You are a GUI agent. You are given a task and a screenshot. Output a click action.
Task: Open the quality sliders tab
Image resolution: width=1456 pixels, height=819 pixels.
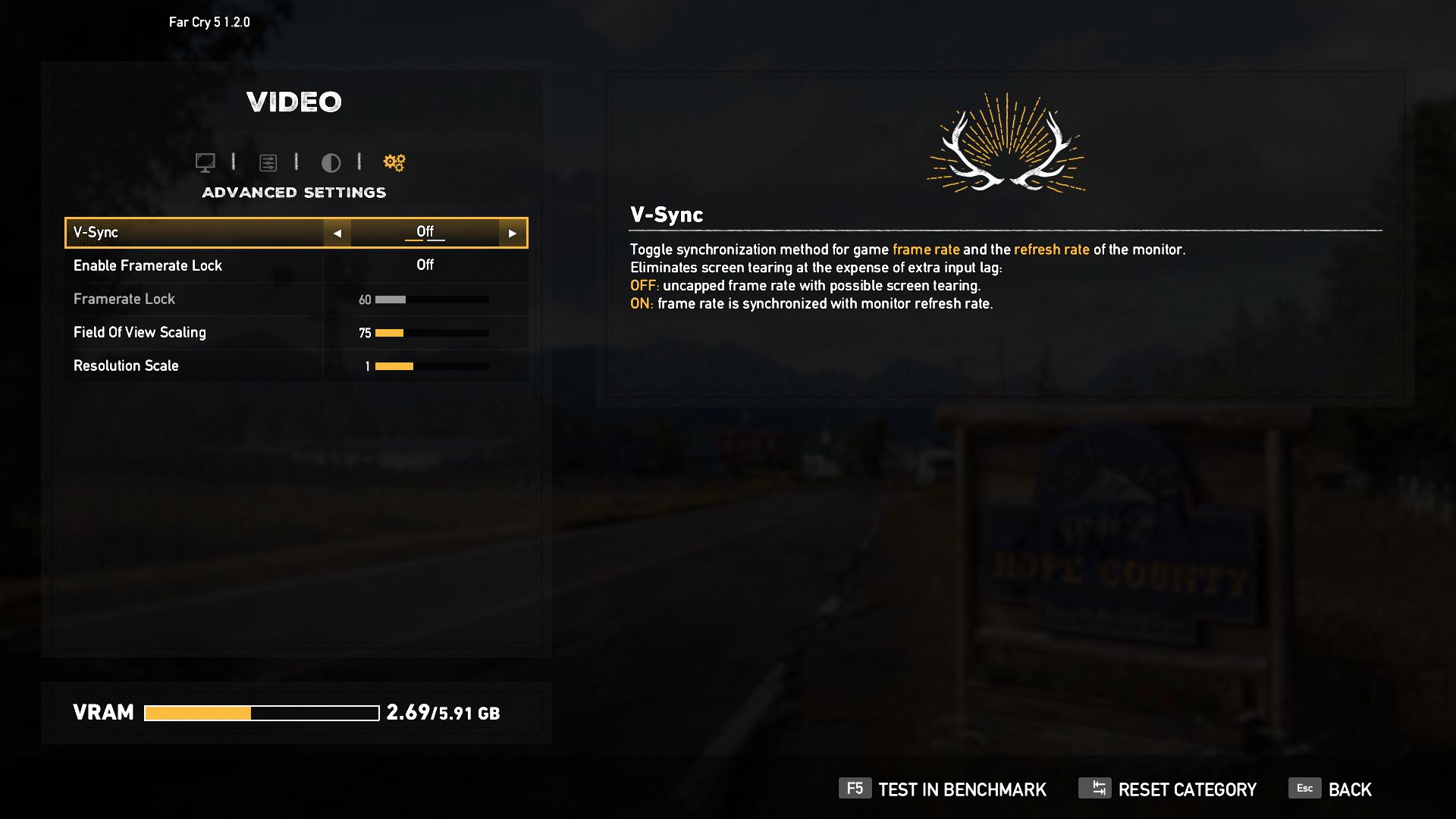268,162
